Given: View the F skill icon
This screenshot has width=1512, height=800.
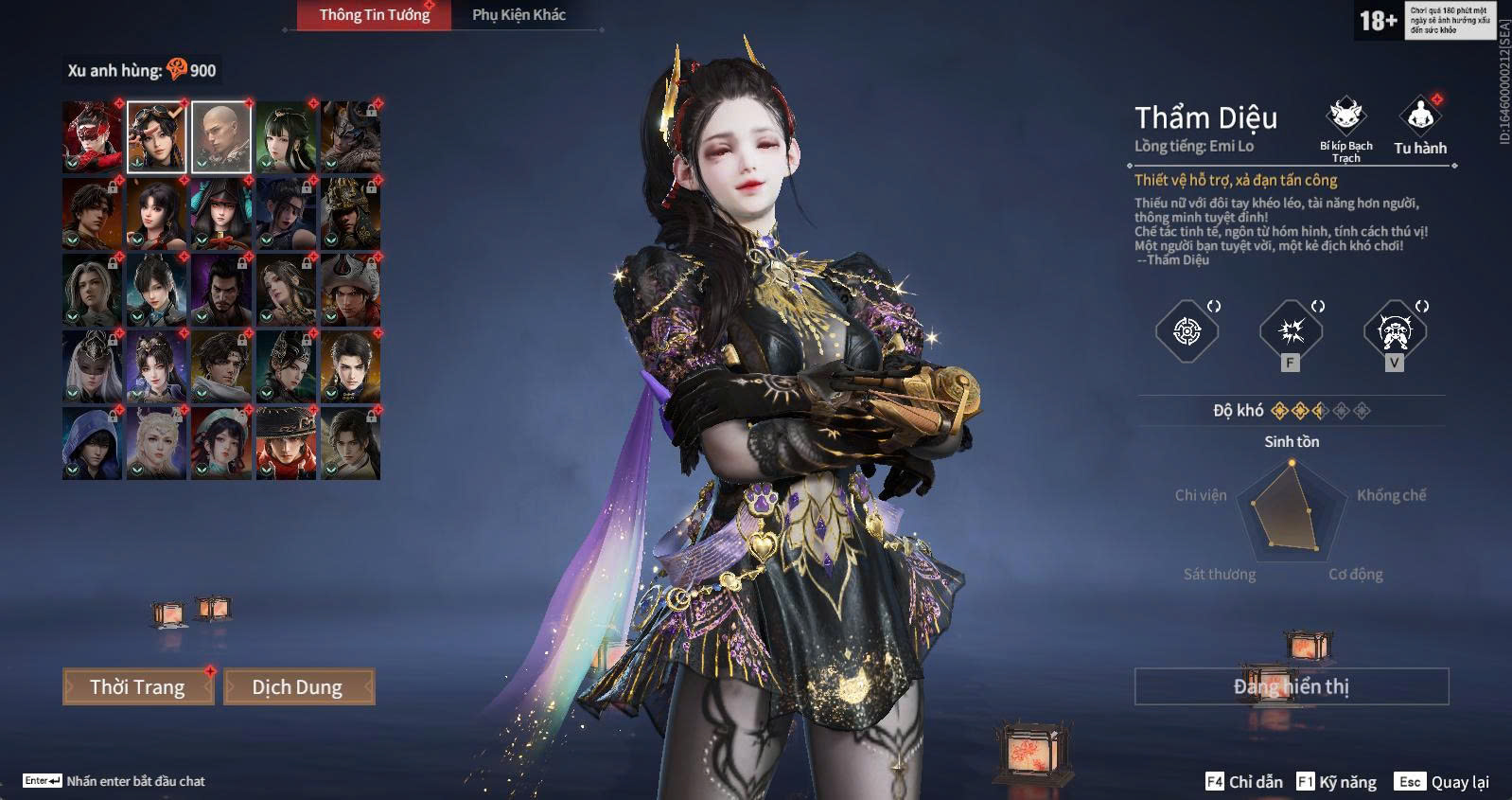Looking at the screenshot, I should 1291,331.
